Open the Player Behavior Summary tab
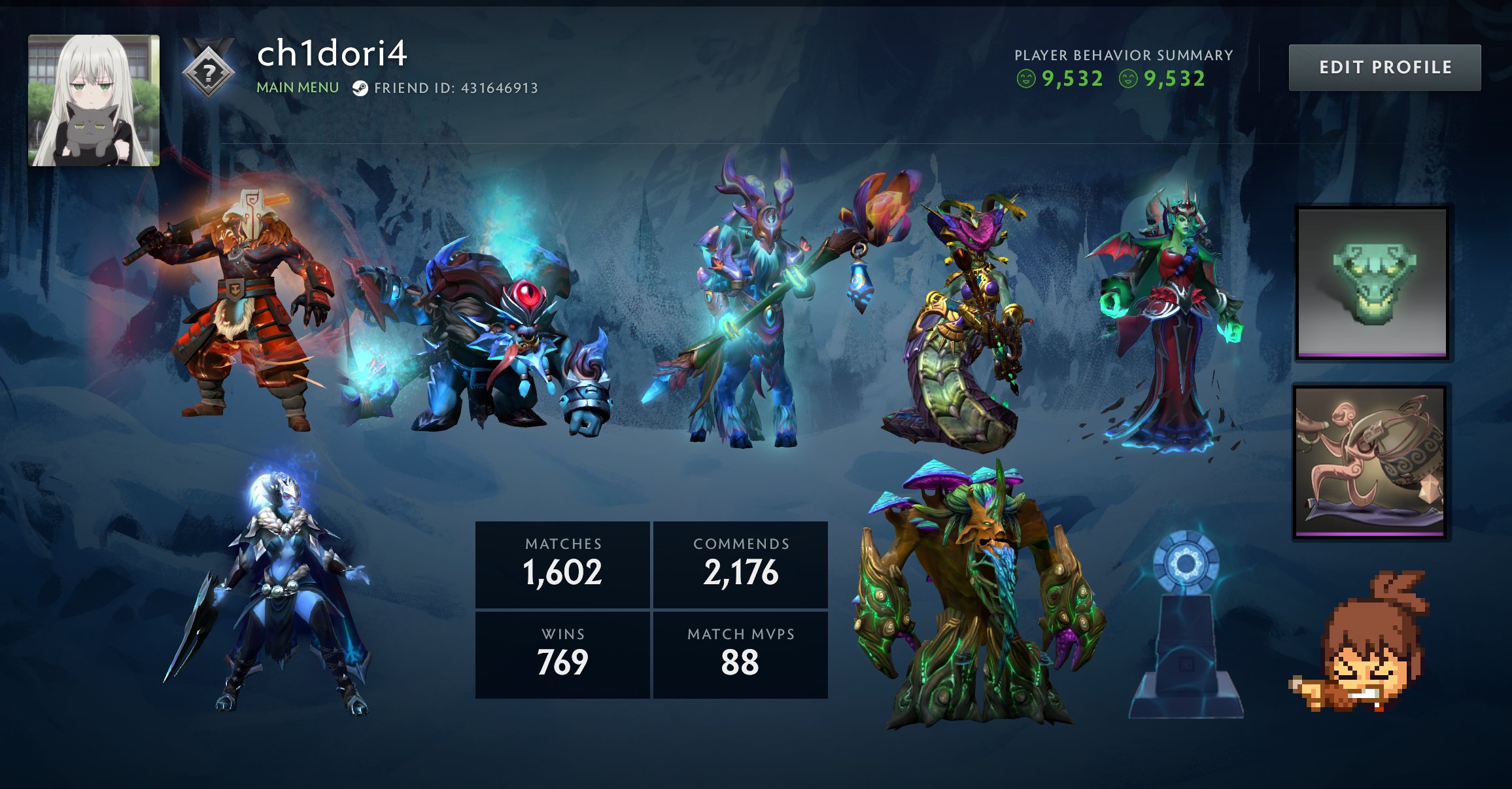1512x789 pixels. [1124, 56]
